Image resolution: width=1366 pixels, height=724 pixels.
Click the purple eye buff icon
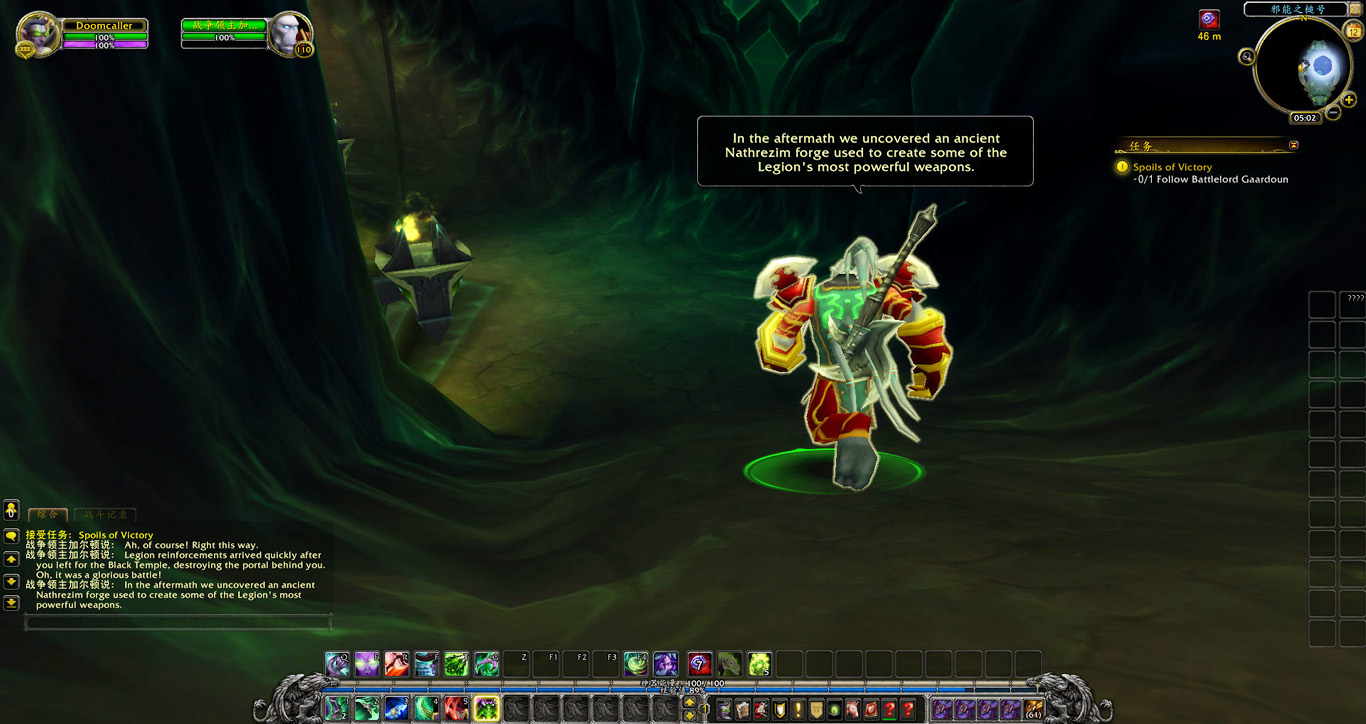[x=1209, y=19]
